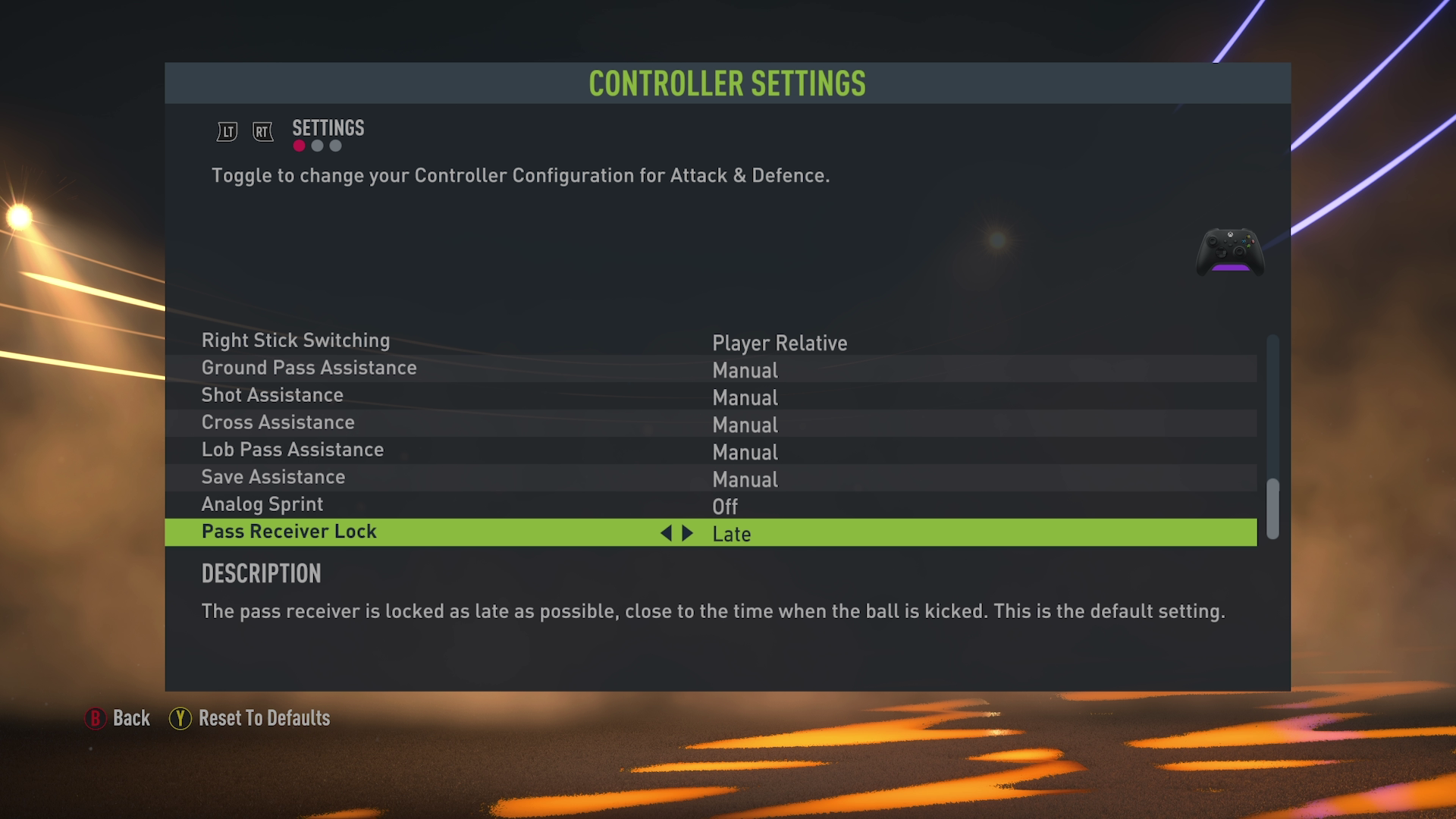Open the SETTINGS tab
Image resolution: width=1456 pixels, height=819 pixels.
328,128
